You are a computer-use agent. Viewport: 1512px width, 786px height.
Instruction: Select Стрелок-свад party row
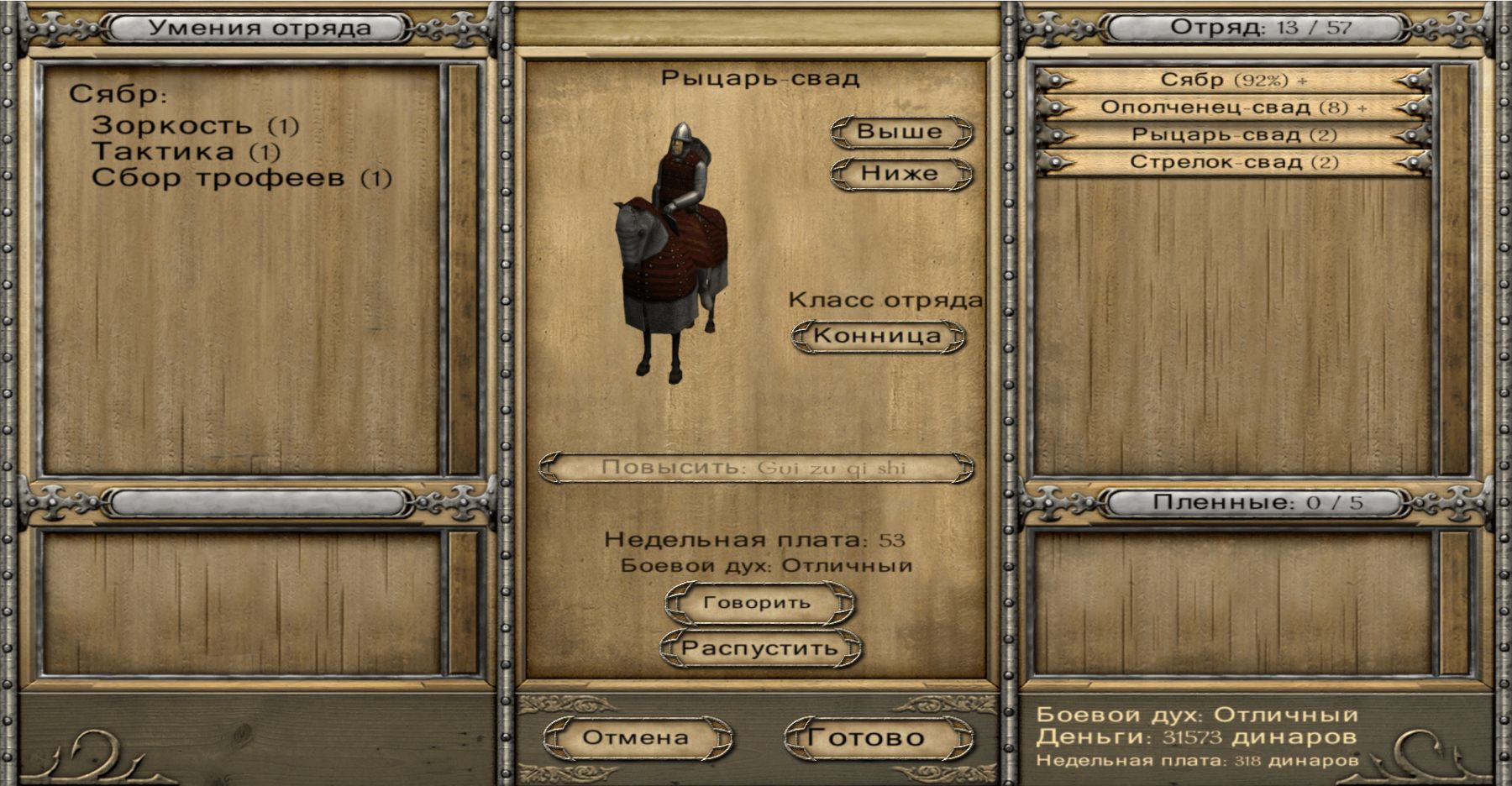(1233, 162)
